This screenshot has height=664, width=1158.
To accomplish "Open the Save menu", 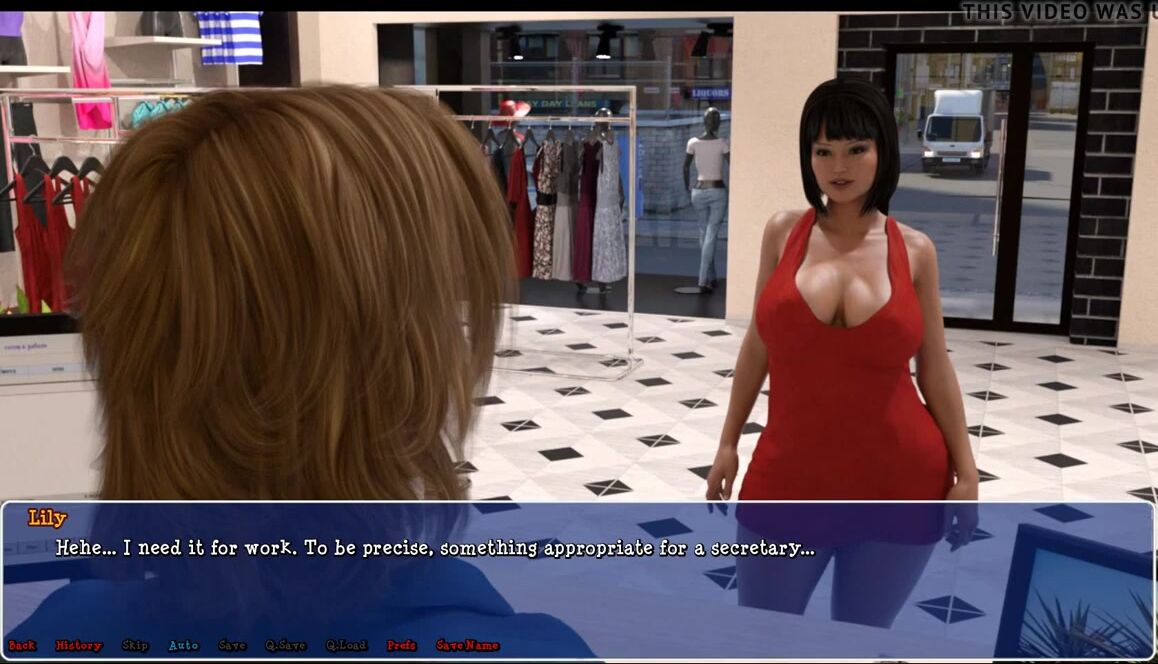I will pos(232,646).
